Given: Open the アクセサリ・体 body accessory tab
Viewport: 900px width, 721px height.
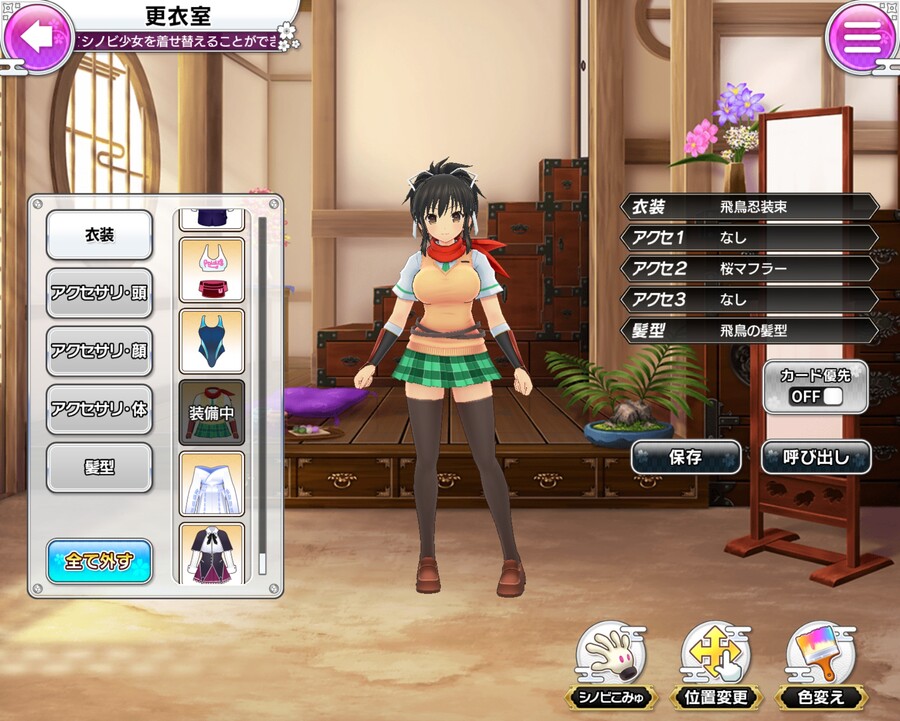Looking at the screenshot, I should [x=100, y=409].
